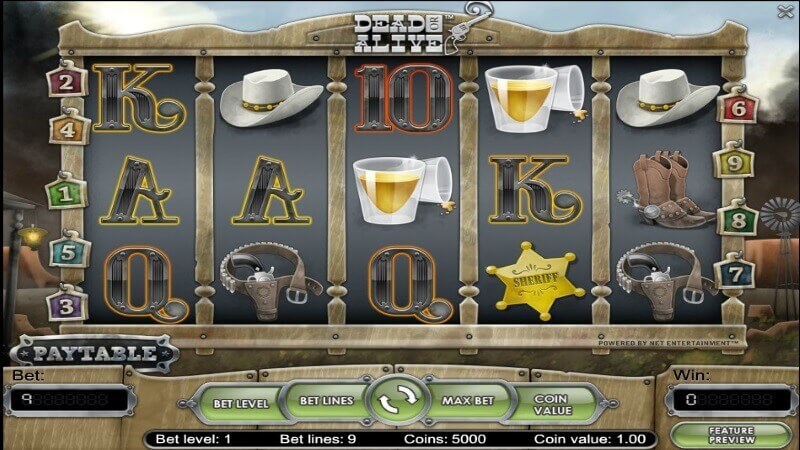The height and width of the screenshot is (450, 800).
Task: Open the Feature Preview
Action: click(x=729, y=436)
